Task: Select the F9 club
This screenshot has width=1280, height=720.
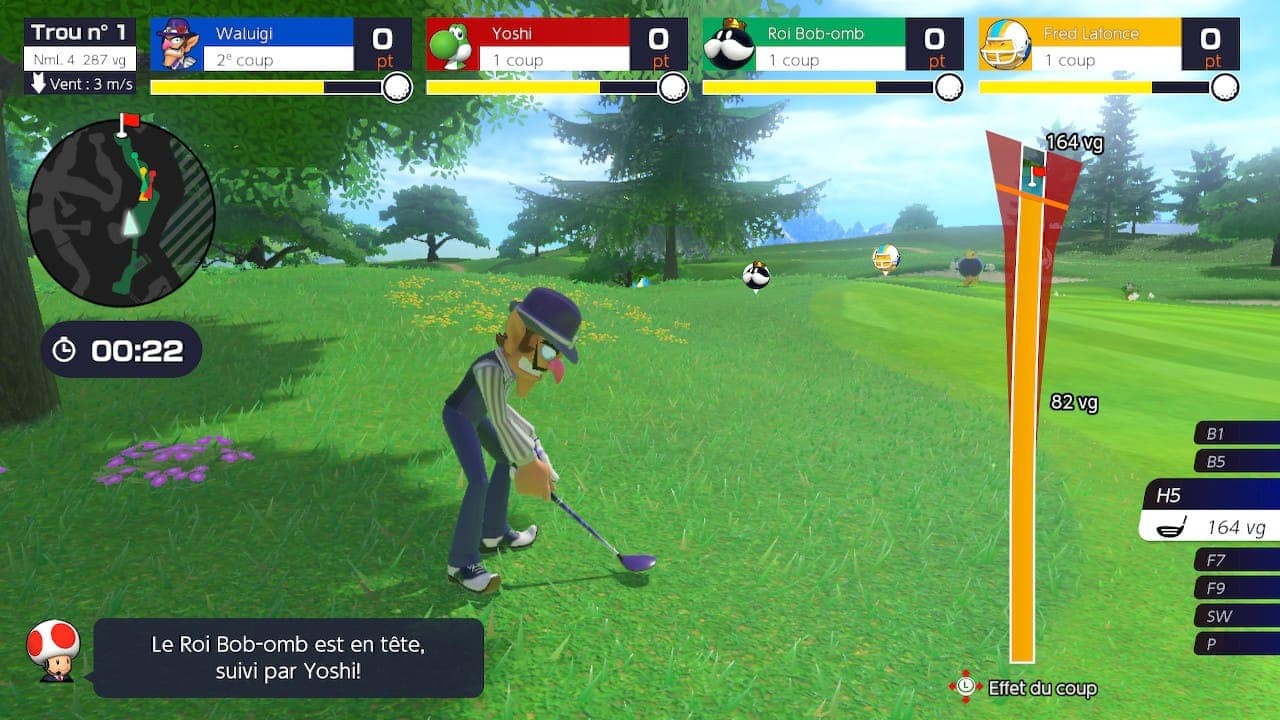Action: point(1236,588)
